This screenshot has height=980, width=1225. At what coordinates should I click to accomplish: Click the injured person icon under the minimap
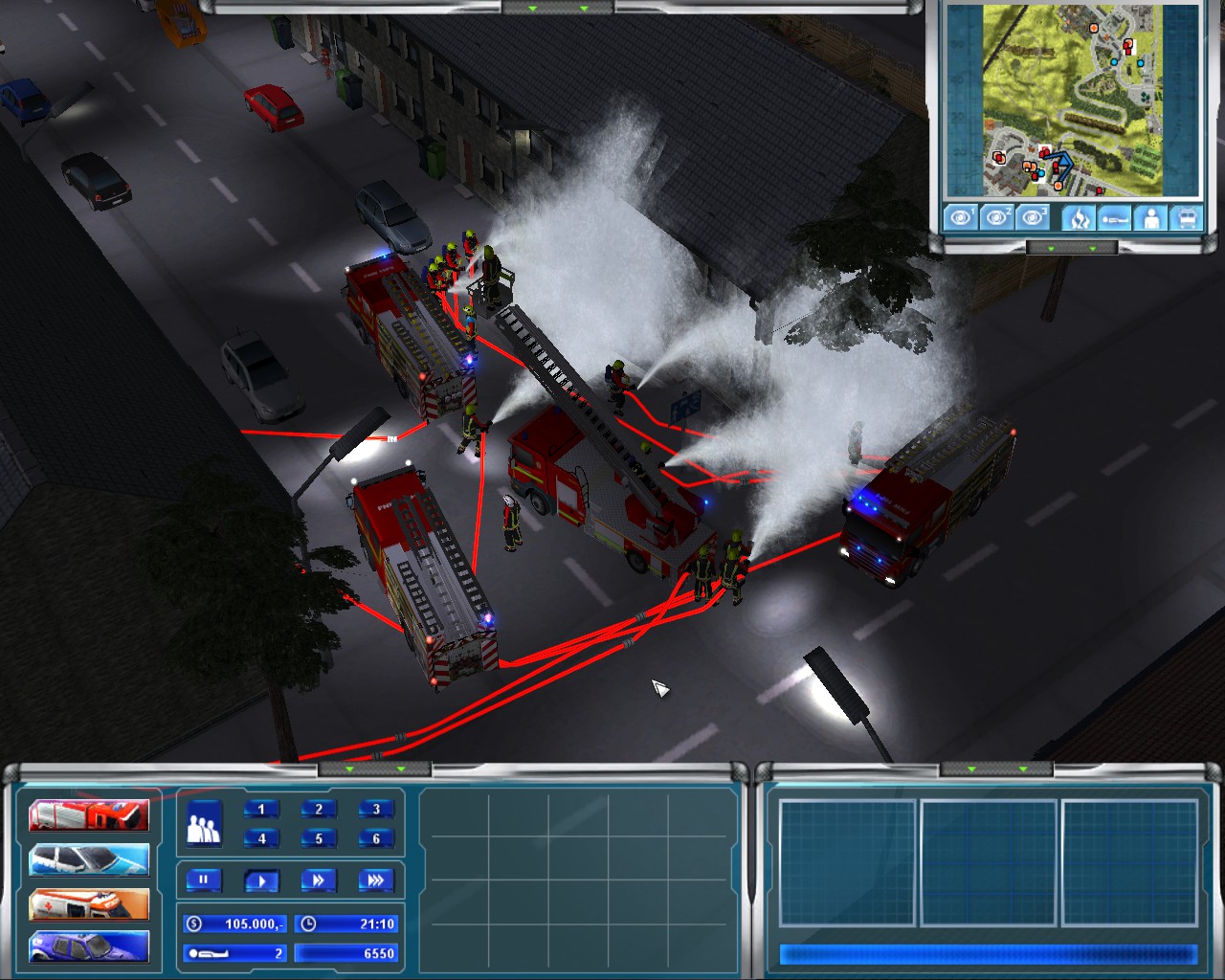click(1113, 217)
